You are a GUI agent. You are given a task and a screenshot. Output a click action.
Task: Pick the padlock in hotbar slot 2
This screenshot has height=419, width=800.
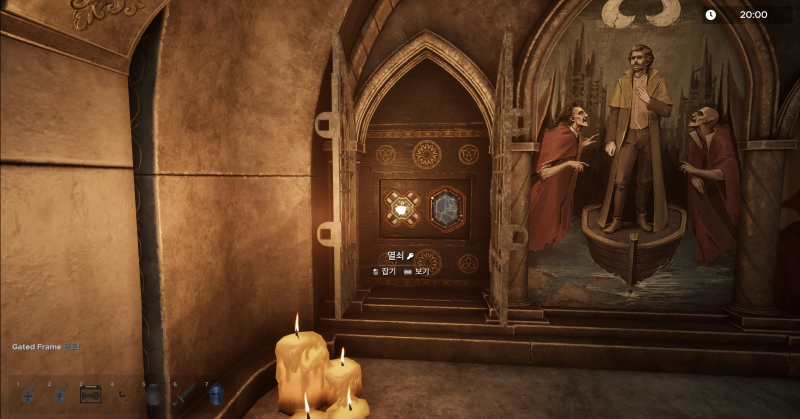coord(59,396)
